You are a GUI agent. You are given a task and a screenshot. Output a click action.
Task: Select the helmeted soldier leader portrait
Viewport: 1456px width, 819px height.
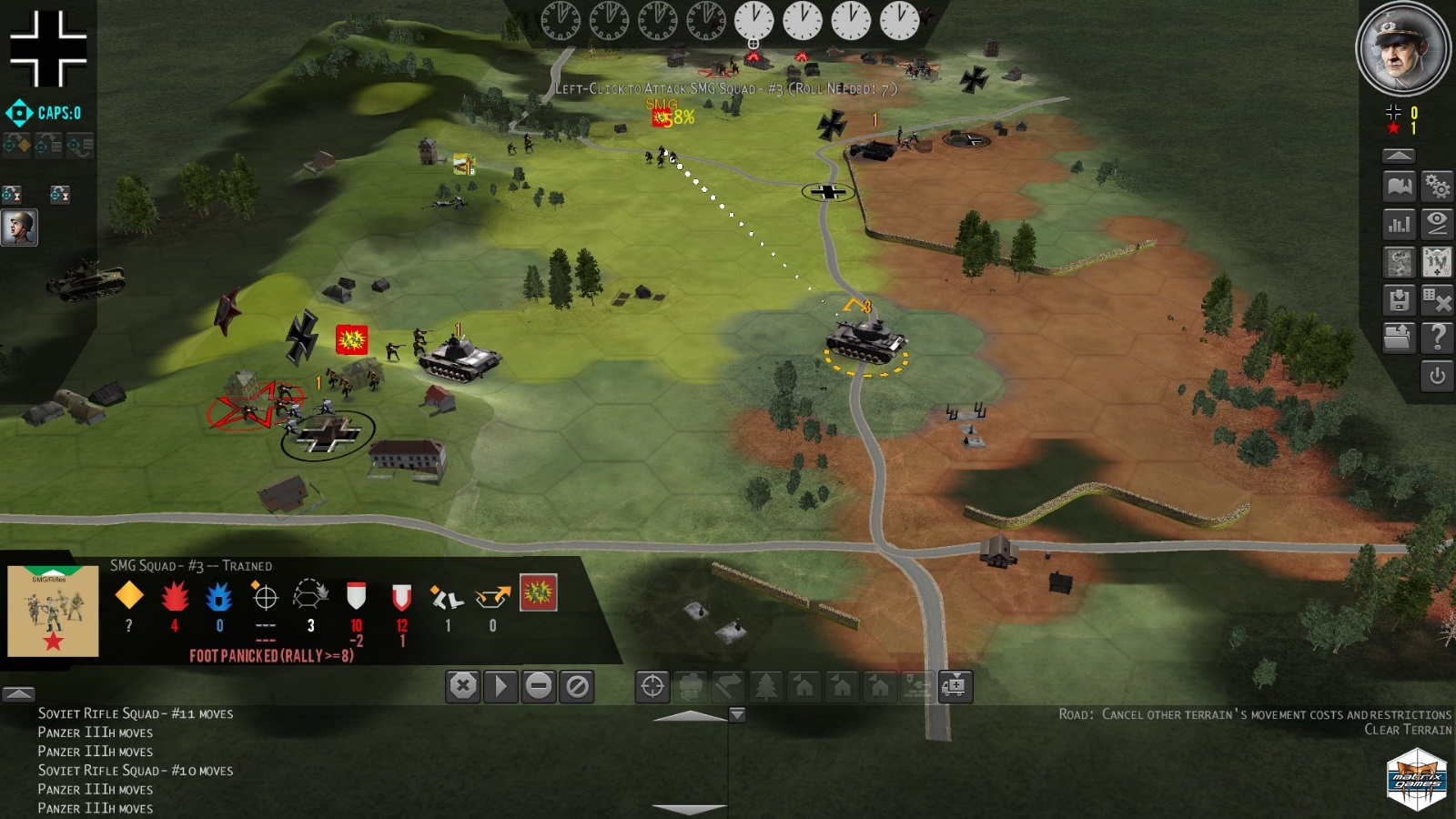coord(19,227)
